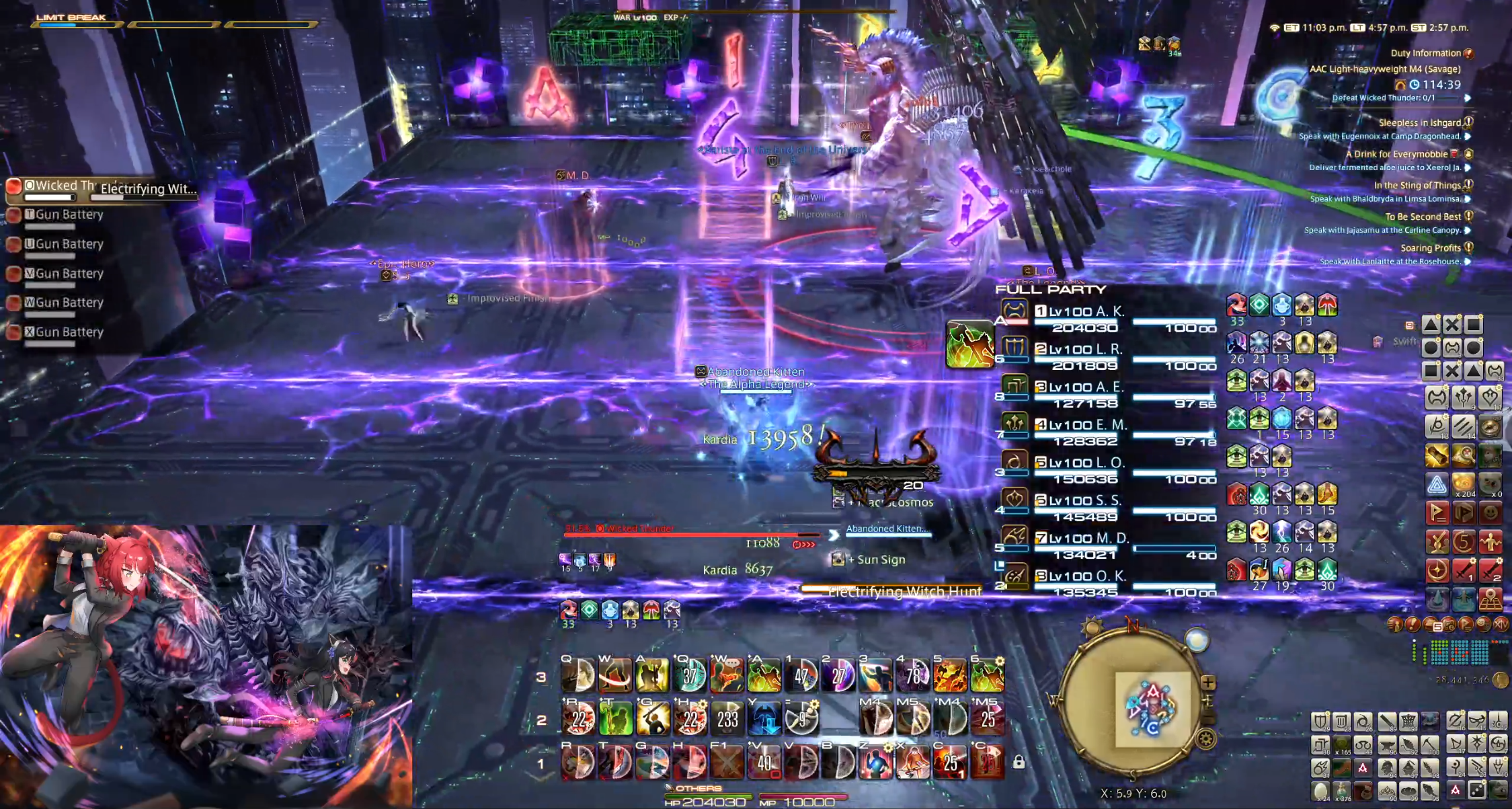Open the Sleepless in Ishgard quest
Viewport: 1512px width, 809px height.
(1419, 122)
